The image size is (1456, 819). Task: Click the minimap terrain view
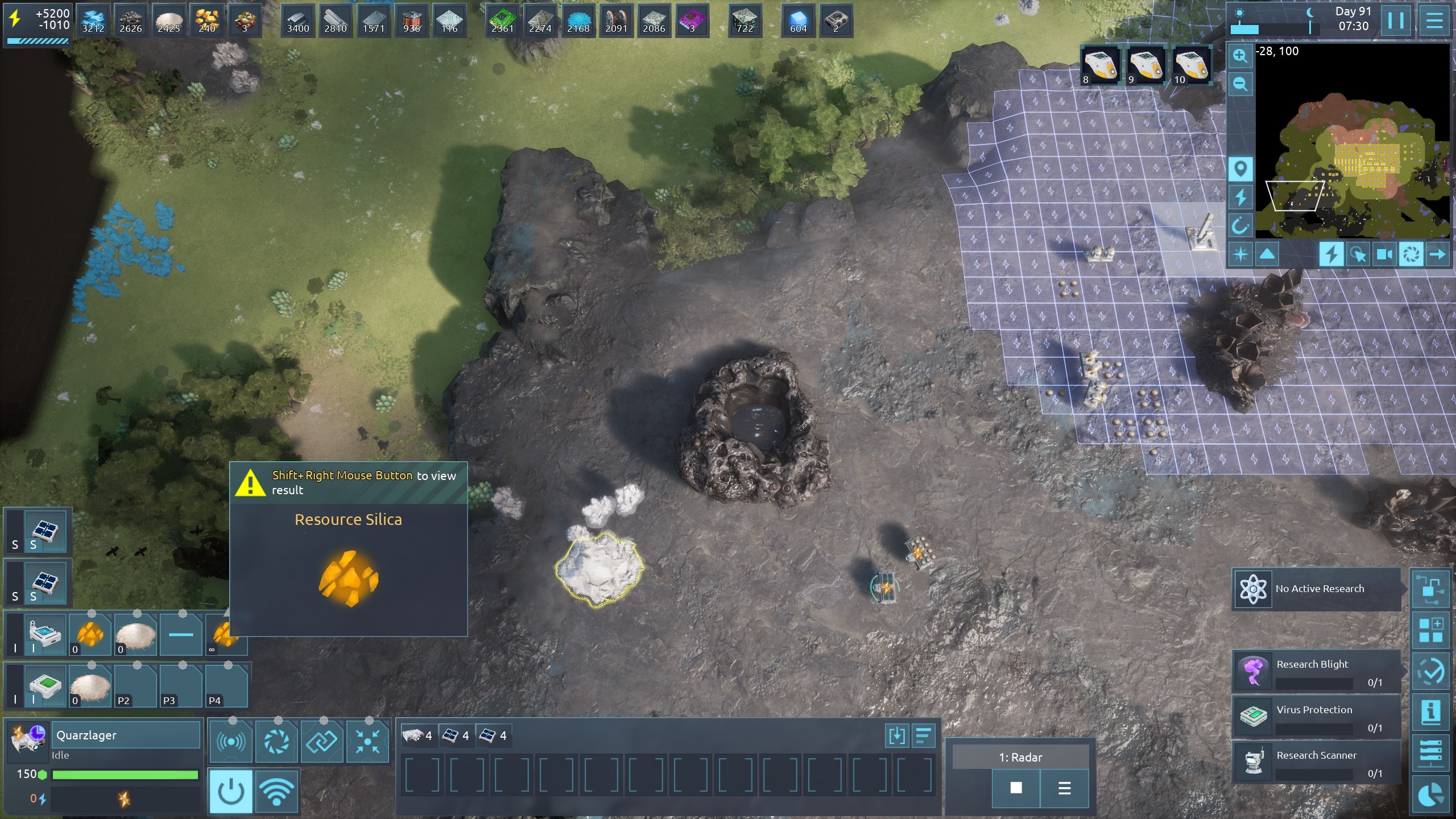(x=1354, y=142)
